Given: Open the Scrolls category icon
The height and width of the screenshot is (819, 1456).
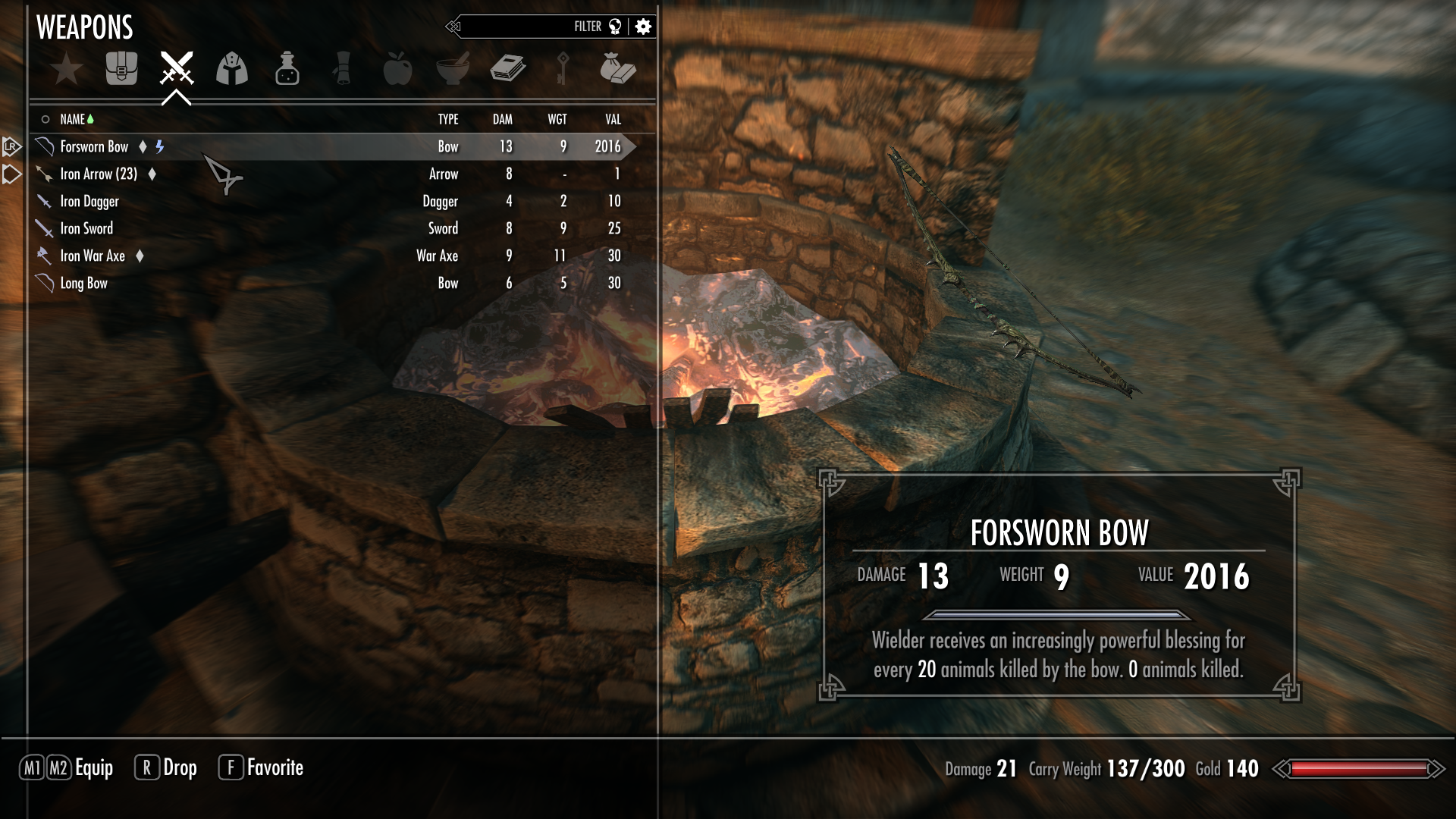Looking at the screenshot, I should (x=343, y=68).
